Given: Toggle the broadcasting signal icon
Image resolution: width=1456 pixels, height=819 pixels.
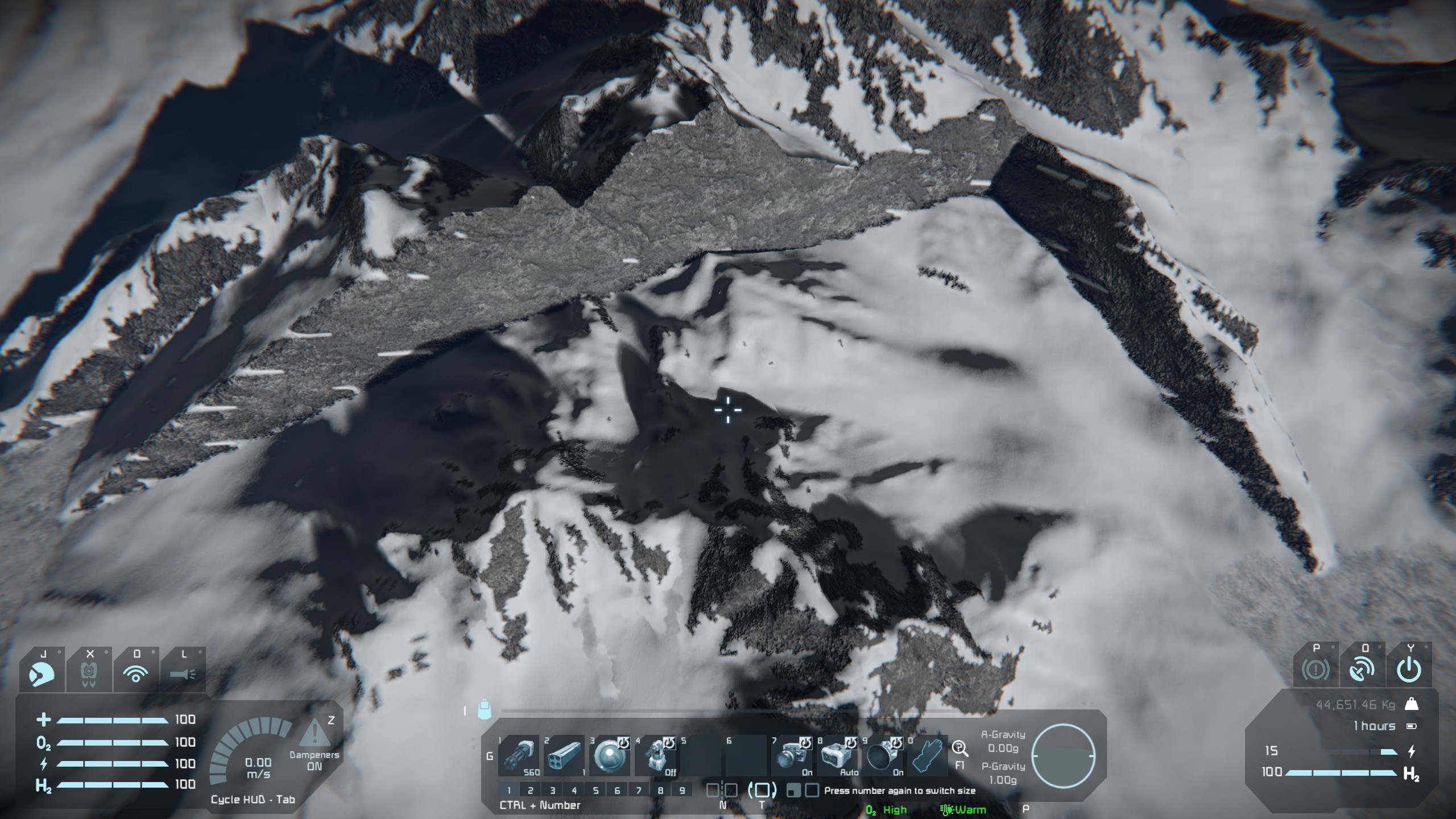Looking at the screenshot, I should click(135, 673).
